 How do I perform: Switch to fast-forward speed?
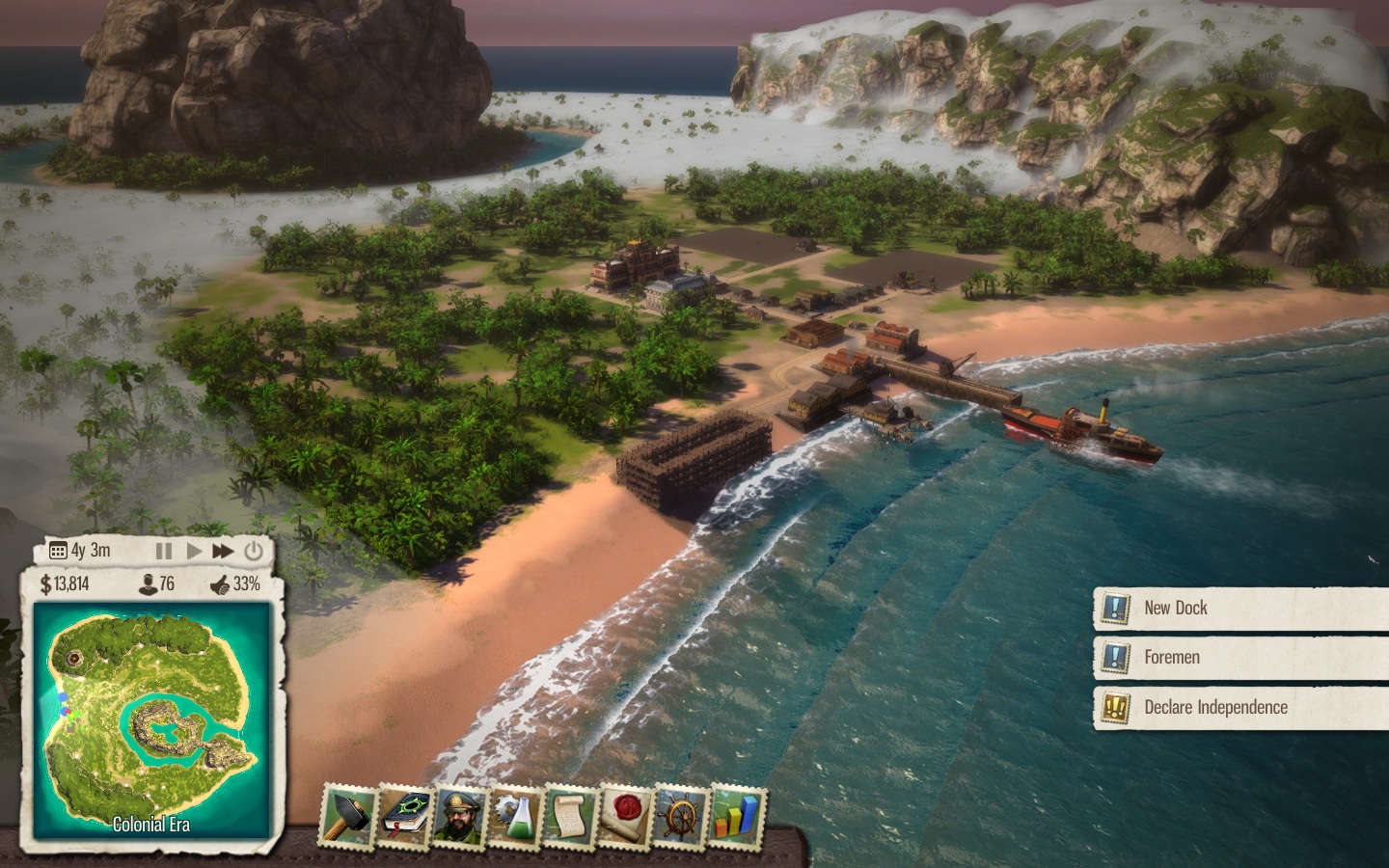pos(223,551)
